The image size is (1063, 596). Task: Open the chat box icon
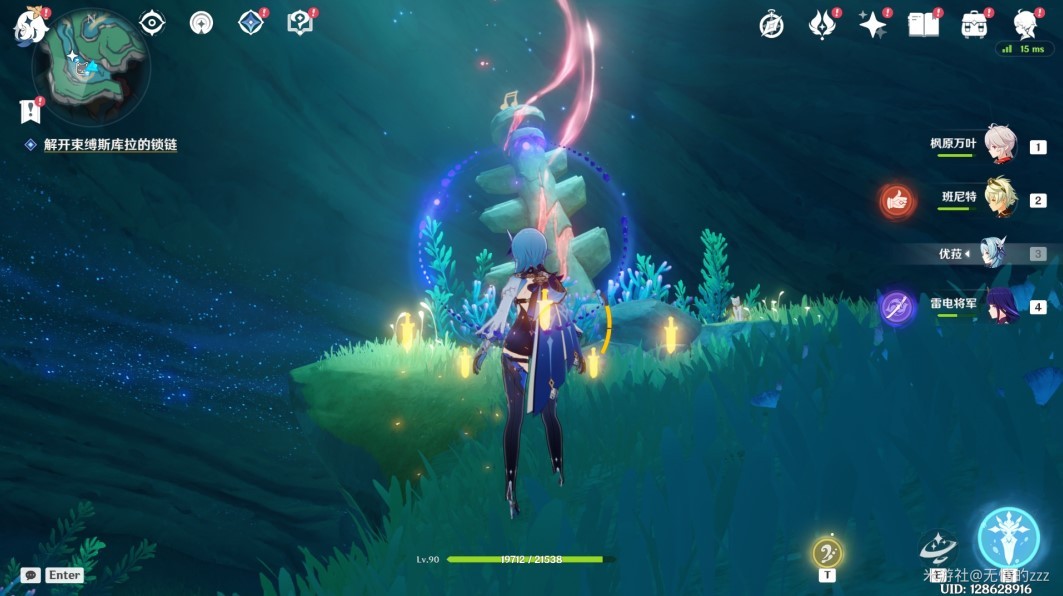[x=31, y=575]
